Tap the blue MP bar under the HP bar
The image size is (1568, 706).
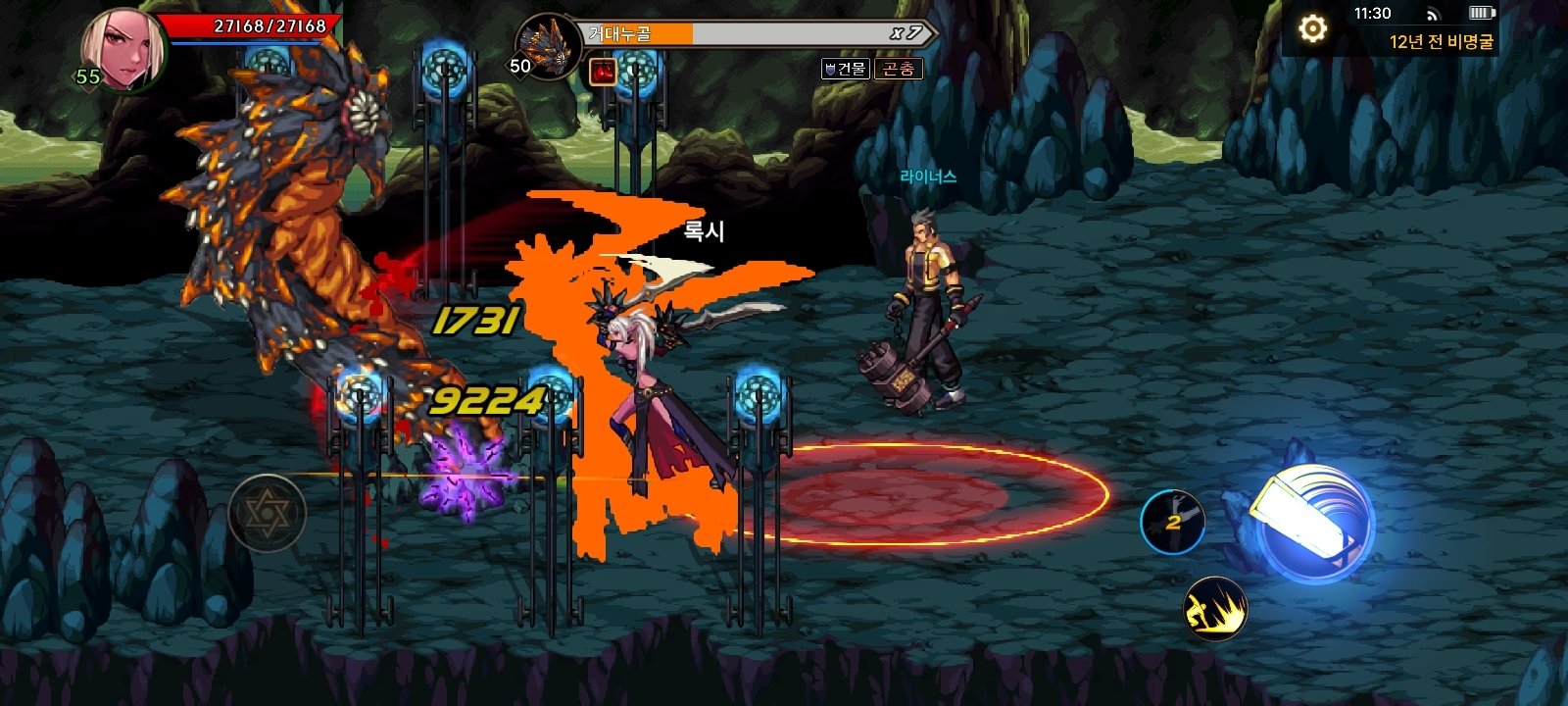coord(245,42)
